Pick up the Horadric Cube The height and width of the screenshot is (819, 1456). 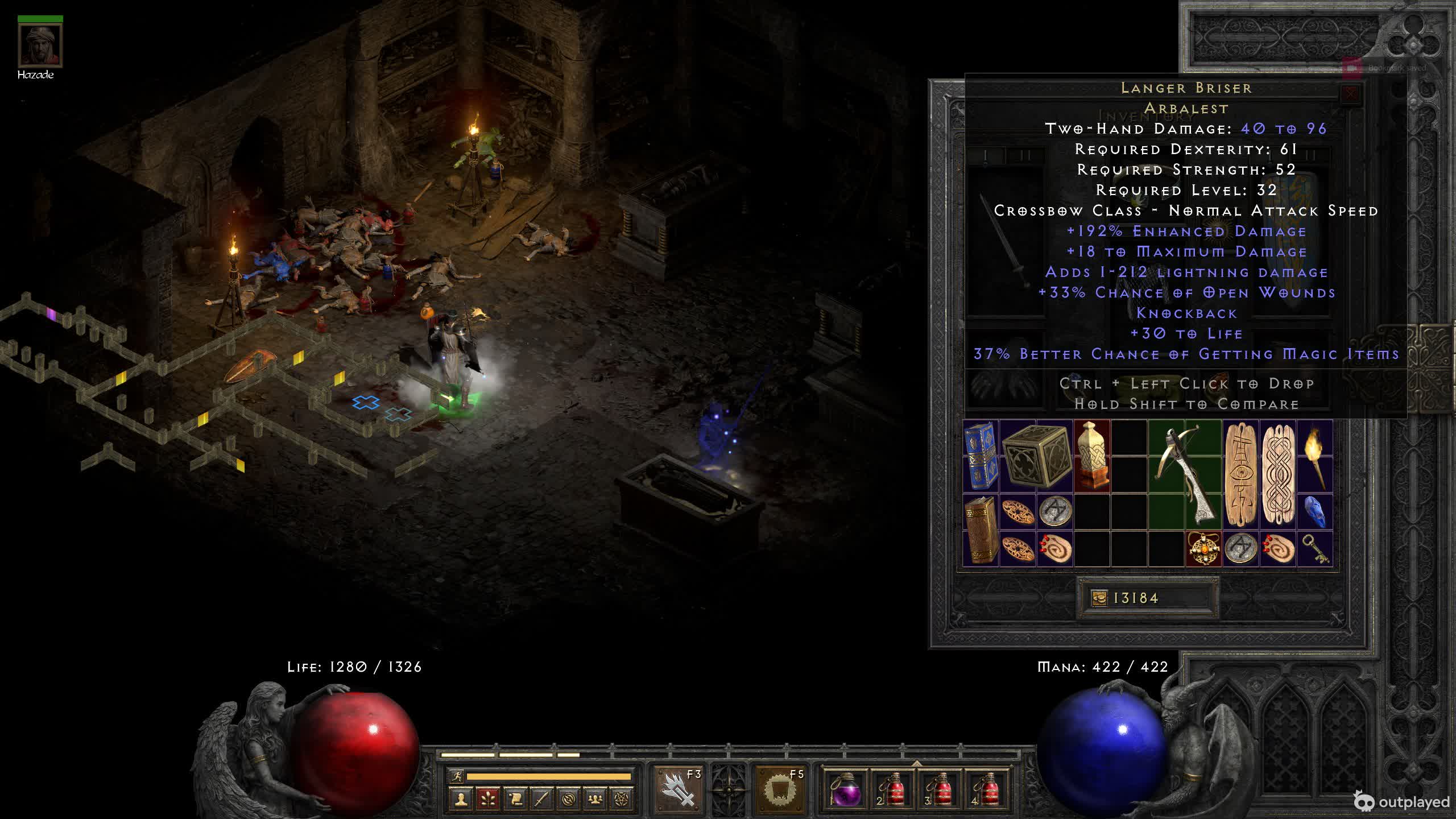[1036, 456]
